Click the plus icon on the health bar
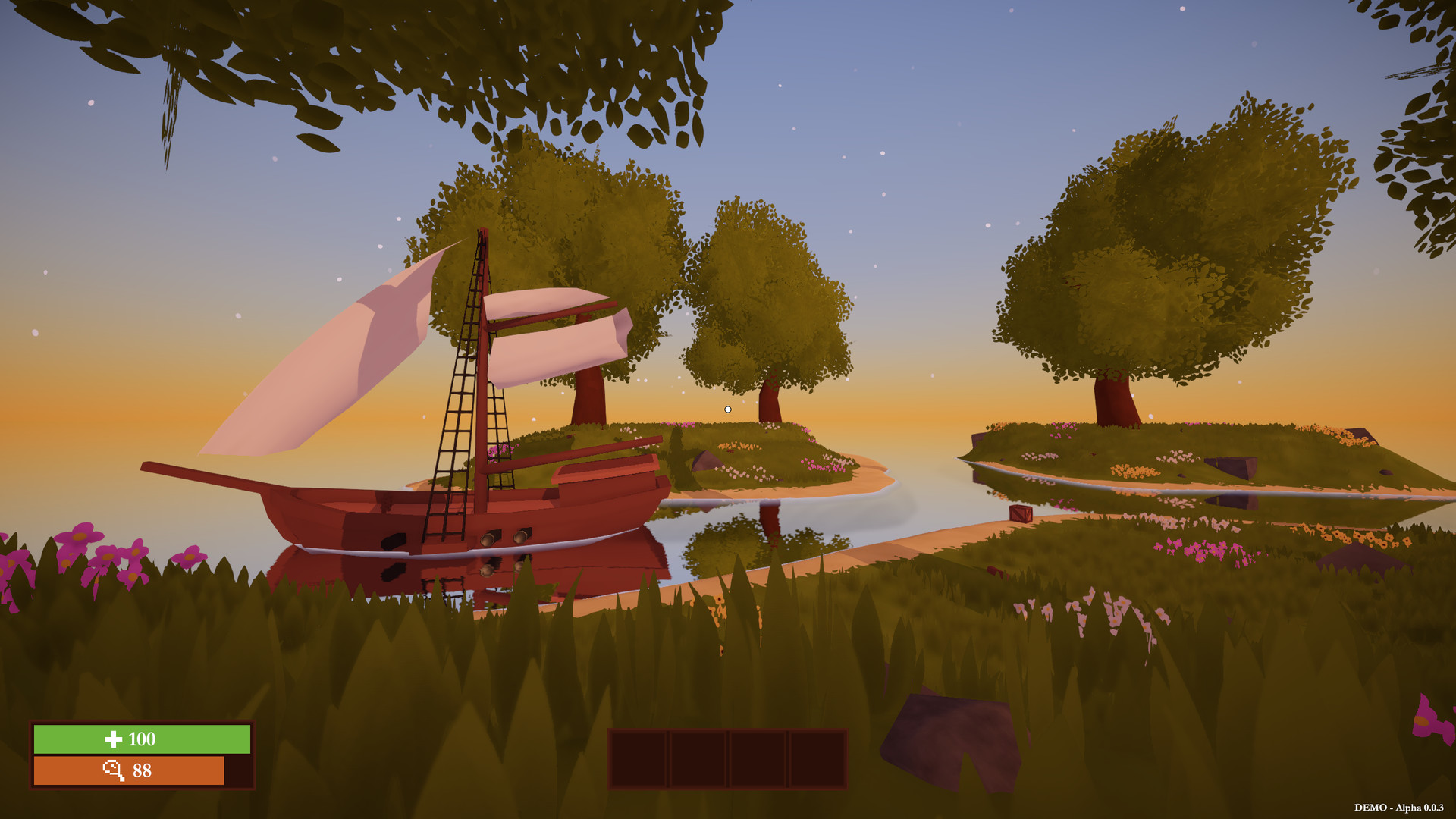Image resolution: width=1456 pixels, height=819 pixels. click(x=114, y=739)
